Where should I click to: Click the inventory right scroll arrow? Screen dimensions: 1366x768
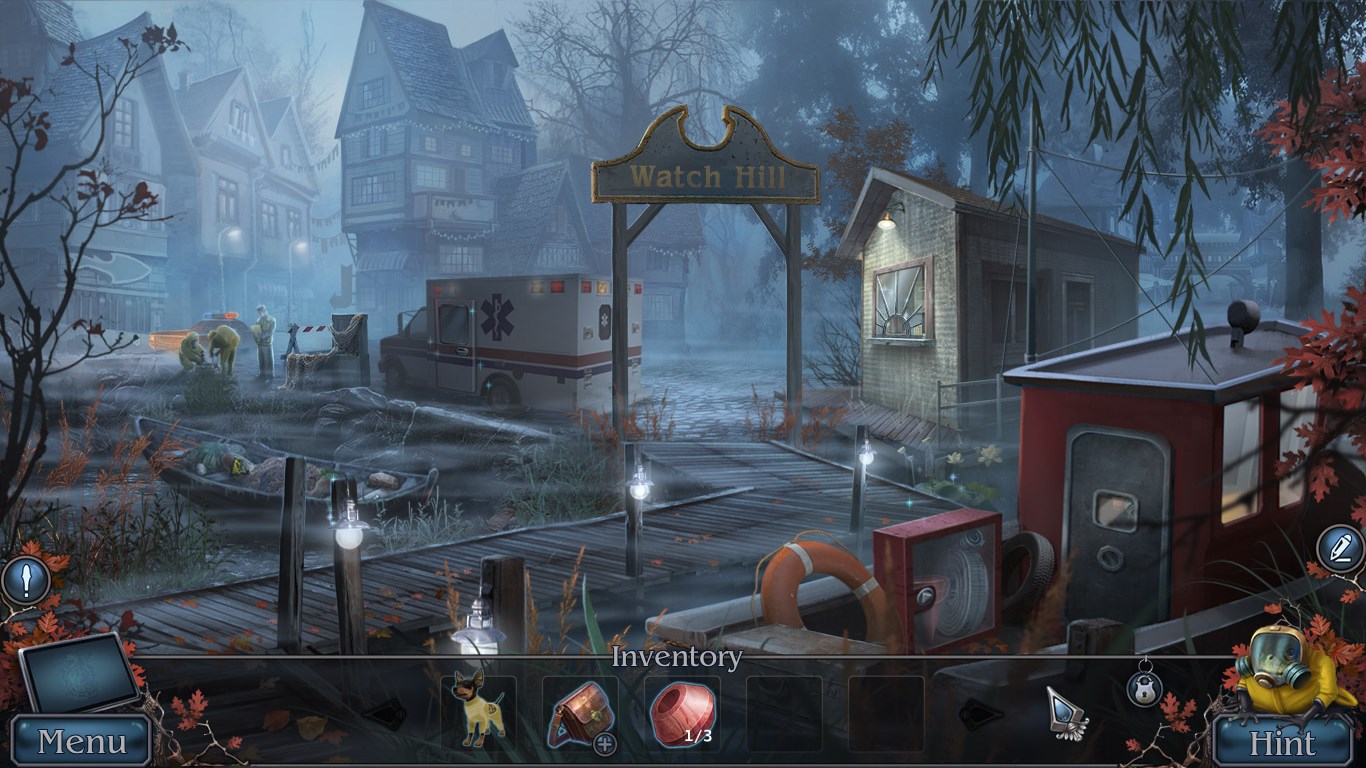tap(981, 713)
